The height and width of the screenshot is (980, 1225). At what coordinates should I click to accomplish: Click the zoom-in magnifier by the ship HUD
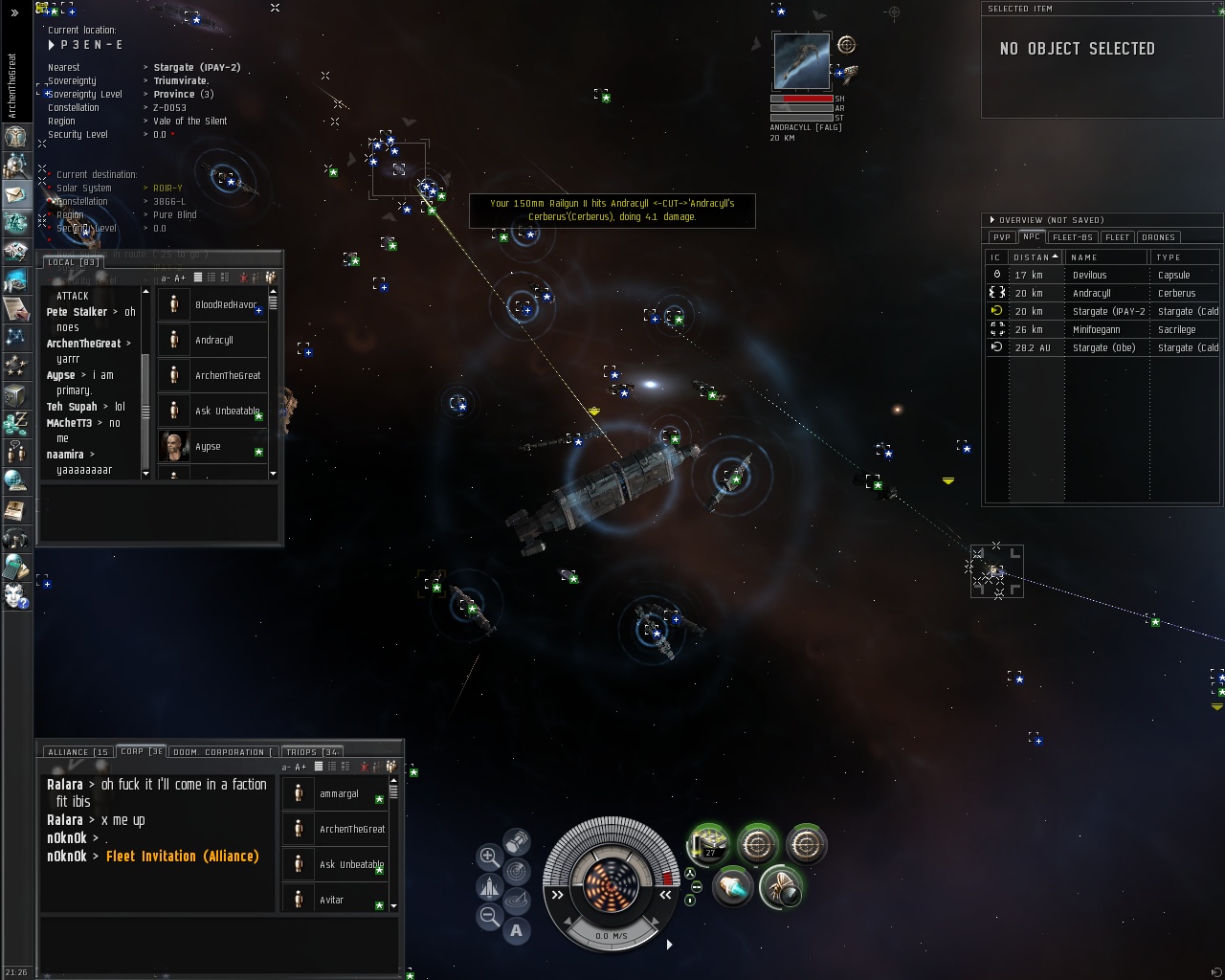(x=489, y=857)
